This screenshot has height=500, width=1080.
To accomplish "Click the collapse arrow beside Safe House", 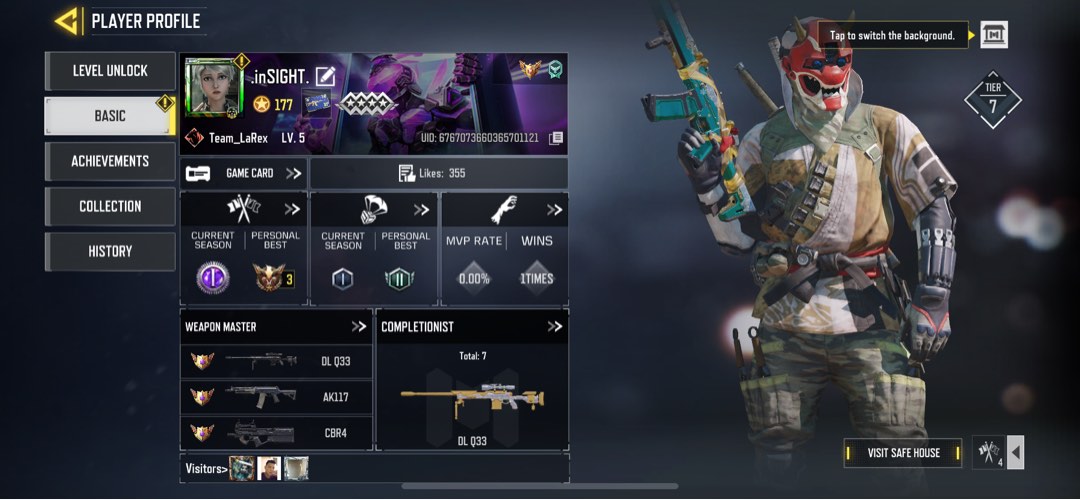I will tap(1016, 453).
